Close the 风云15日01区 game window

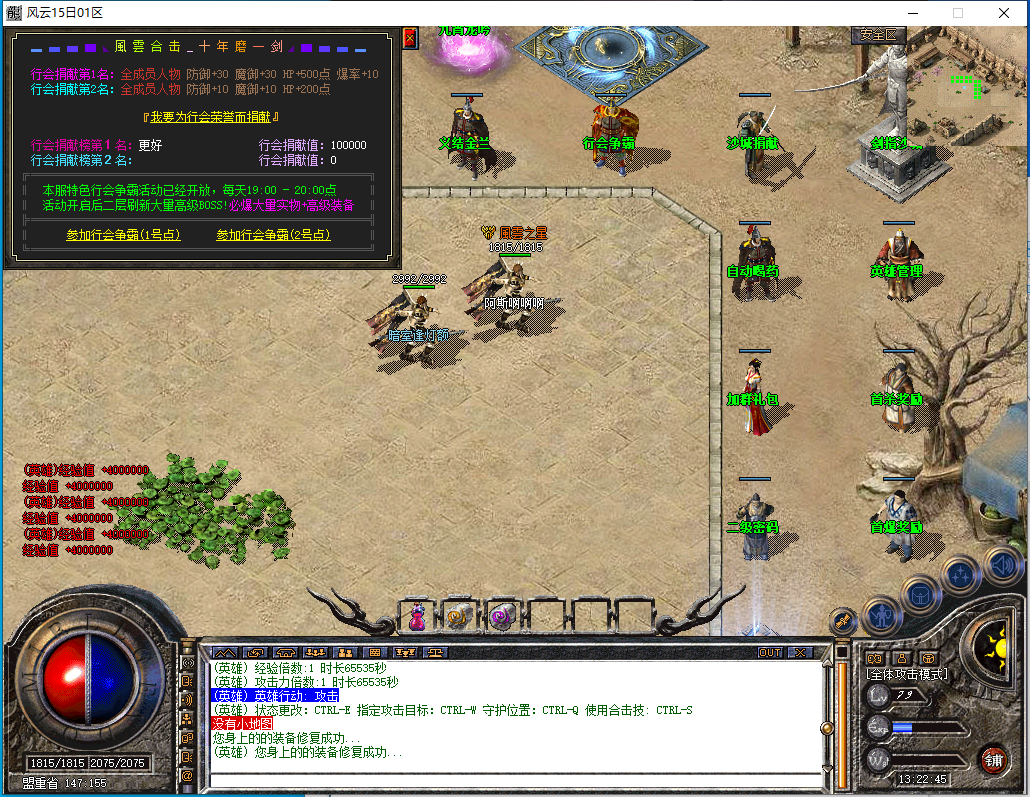(1003, 13)
